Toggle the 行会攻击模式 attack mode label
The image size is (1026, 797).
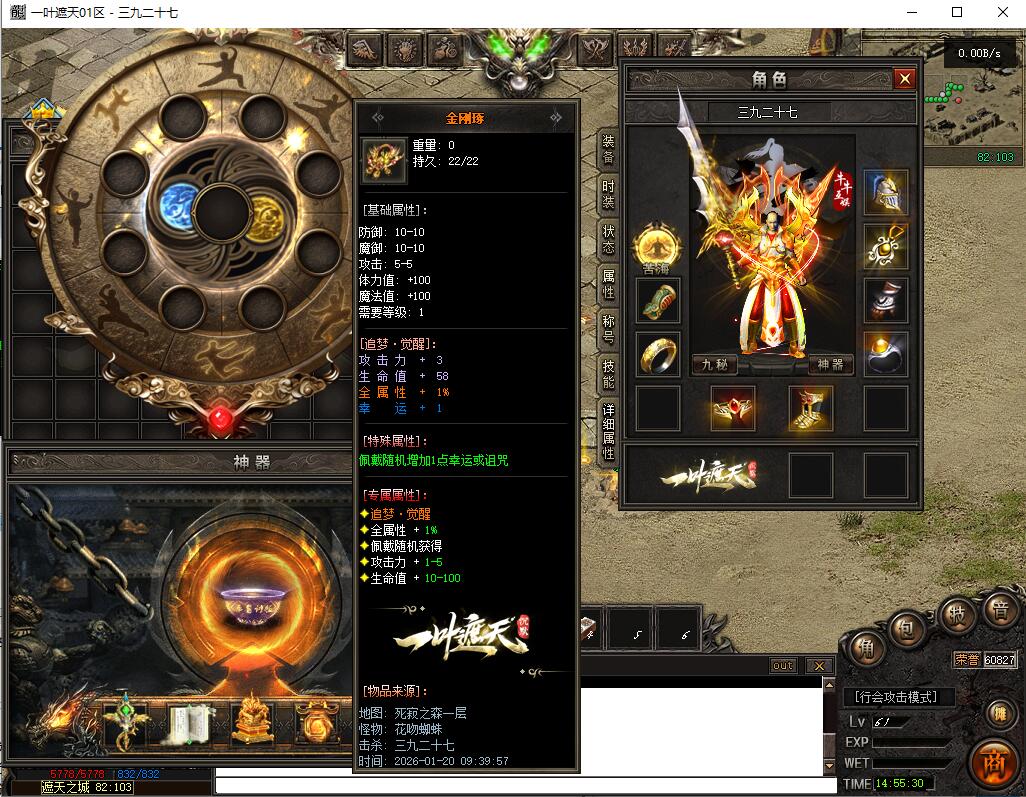[899, 697]
